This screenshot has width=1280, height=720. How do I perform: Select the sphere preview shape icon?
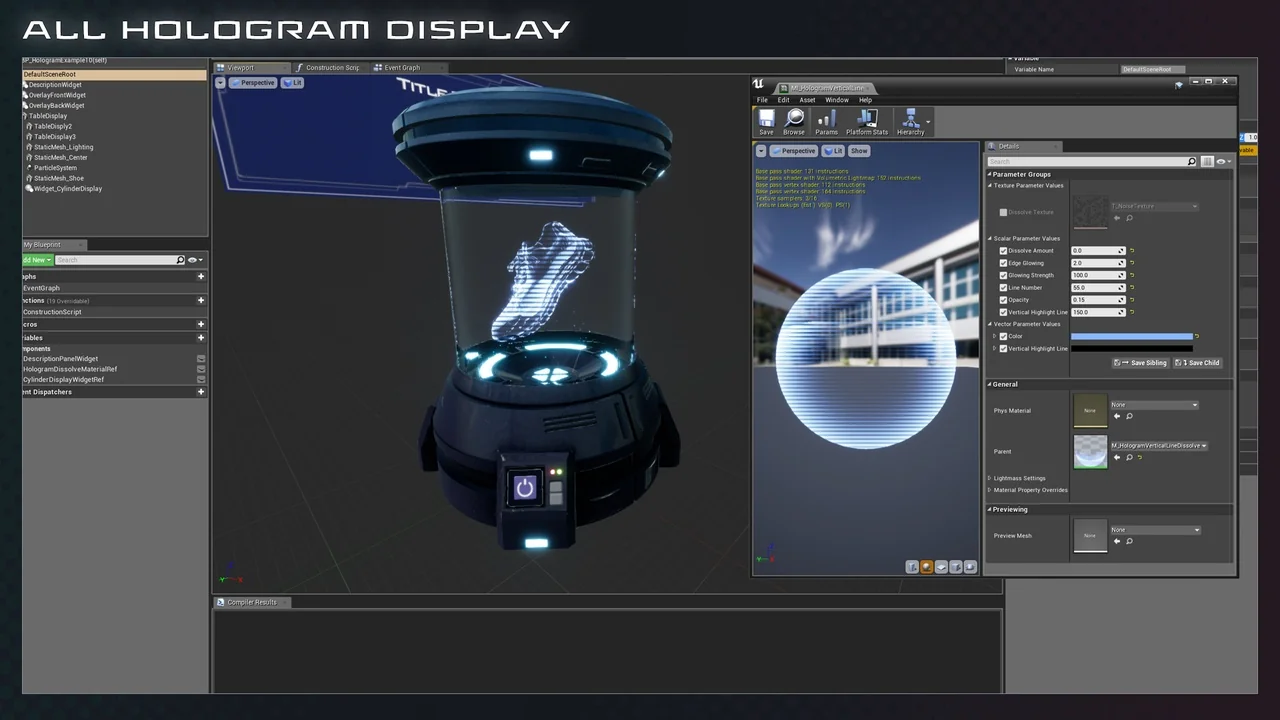926,566
